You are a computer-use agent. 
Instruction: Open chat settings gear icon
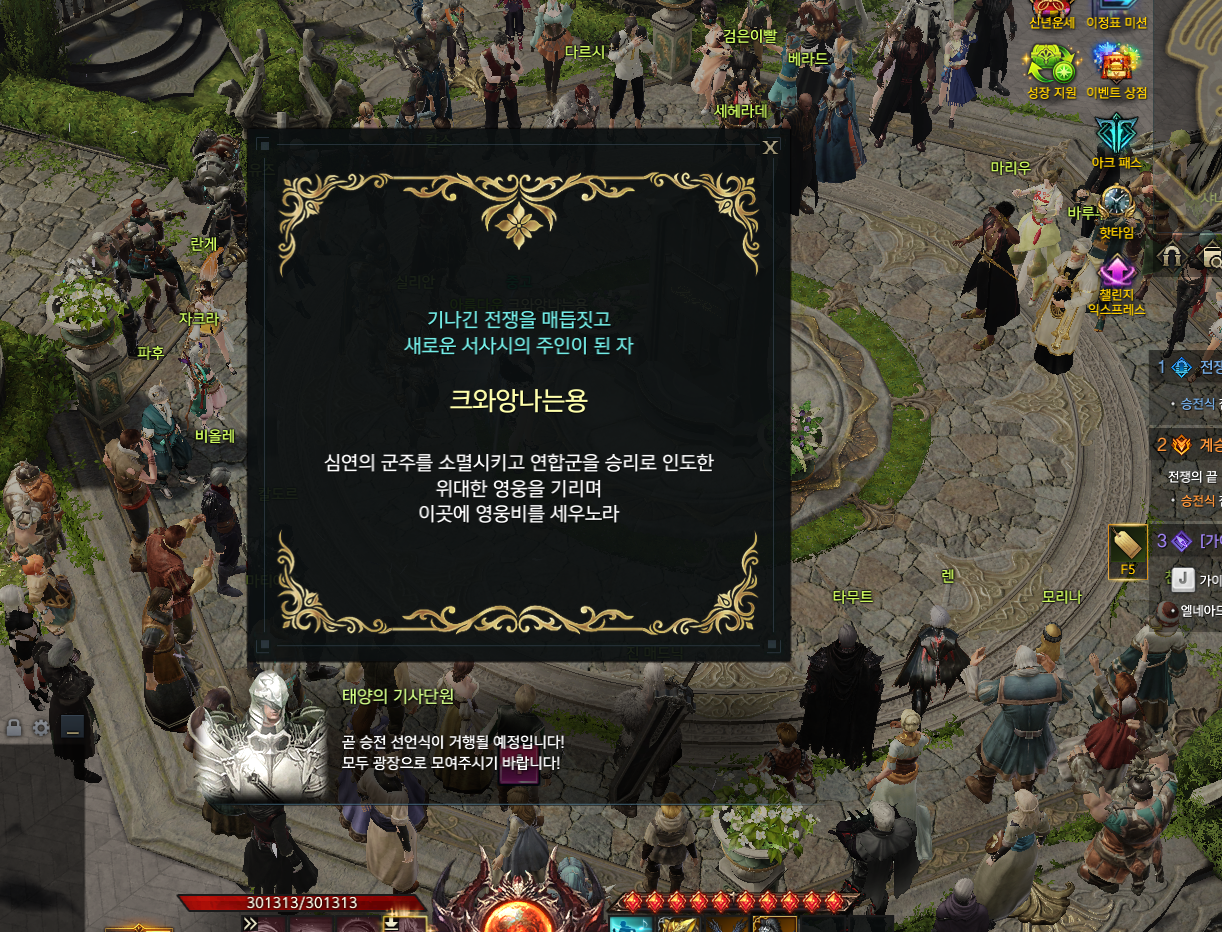(41, 727)
